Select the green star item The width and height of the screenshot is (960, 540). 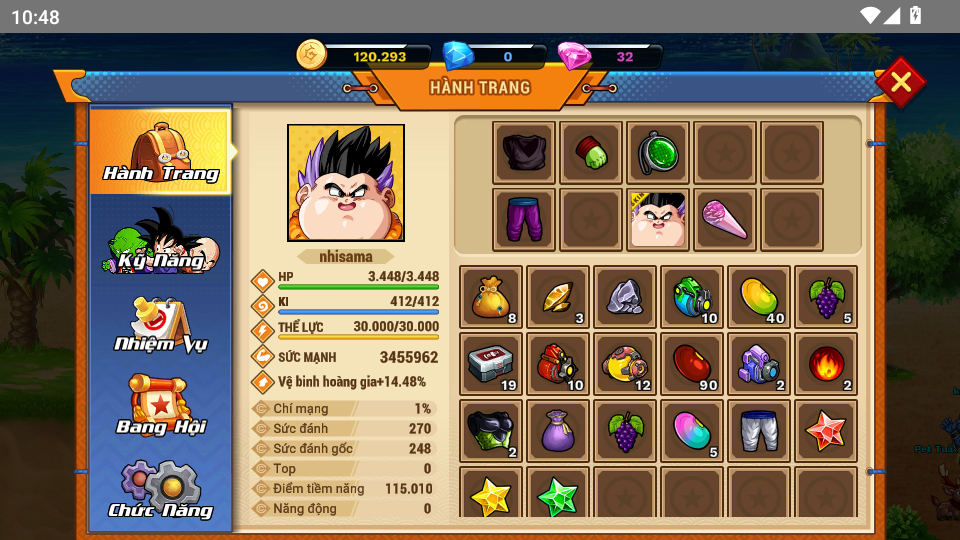pos(558,496)
